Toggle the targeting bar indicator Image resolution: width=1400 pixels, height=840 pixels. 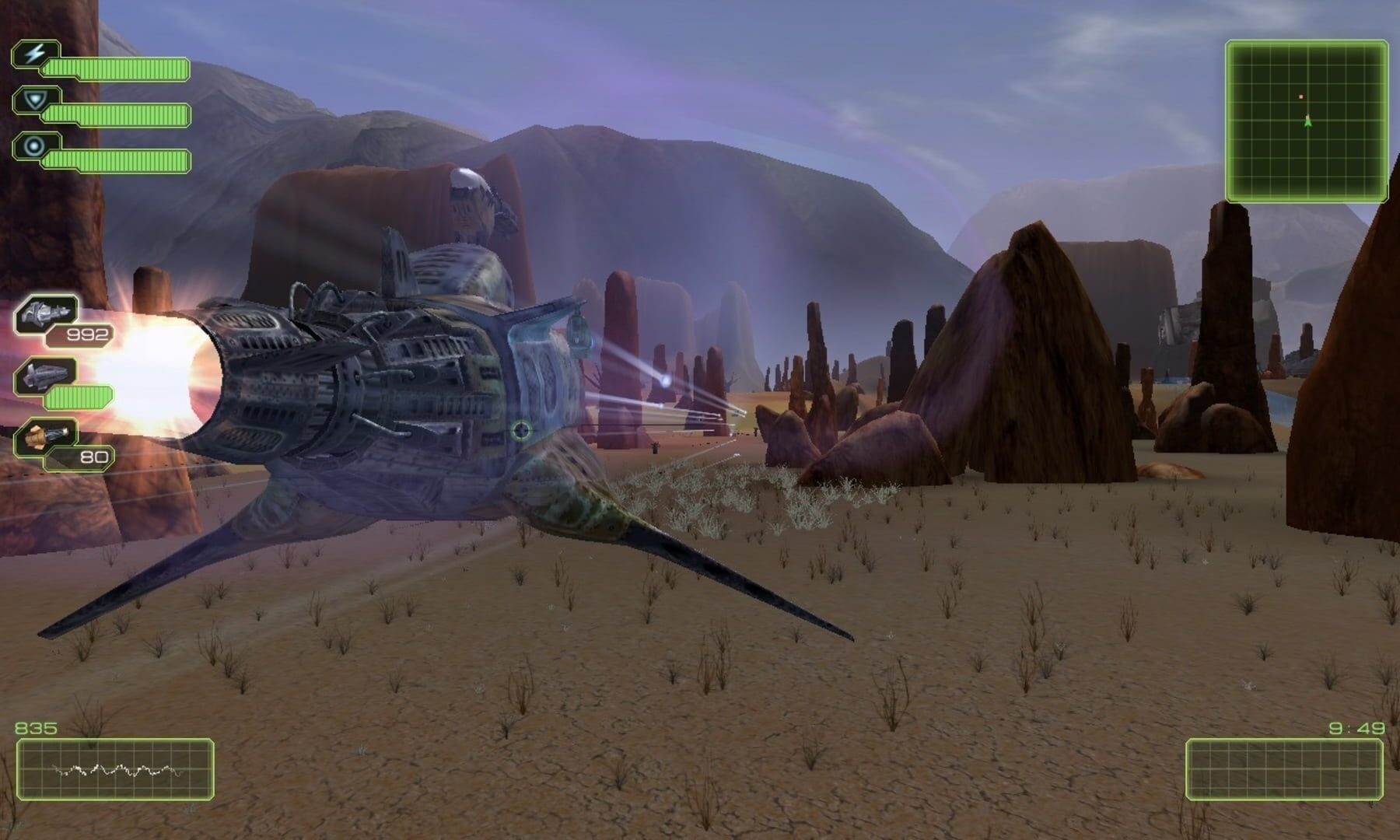[117, 159]
